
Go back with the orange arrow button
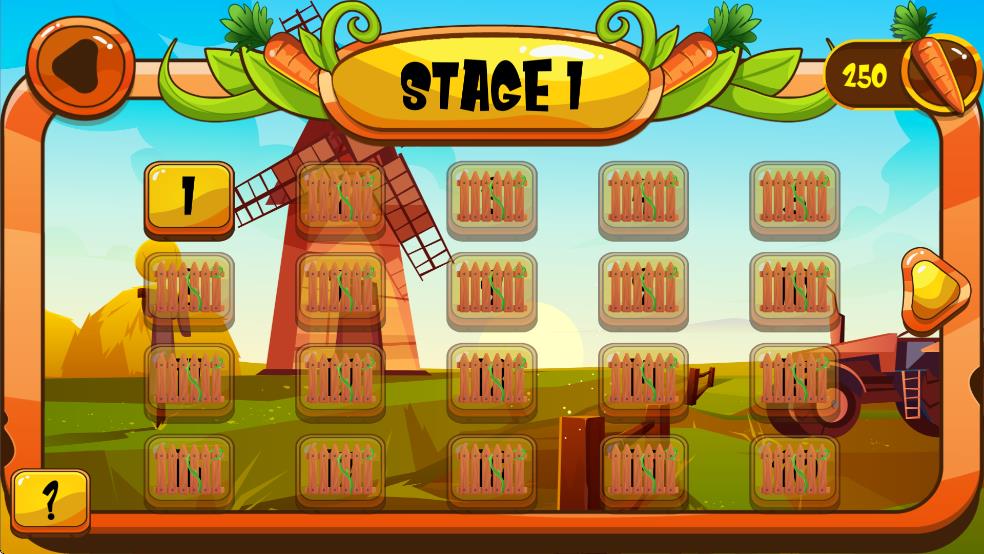(x=80, y=64)
